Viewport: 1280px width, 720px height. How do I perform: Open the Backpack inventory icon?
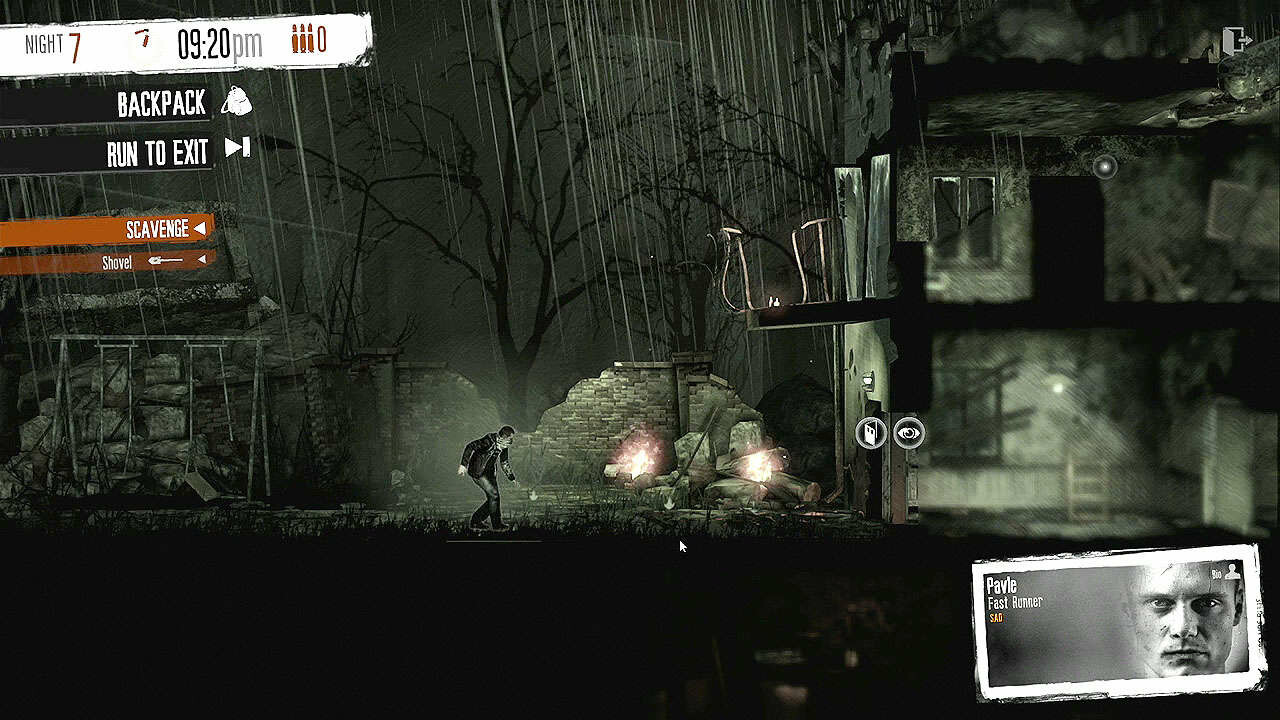pos(238,103)
